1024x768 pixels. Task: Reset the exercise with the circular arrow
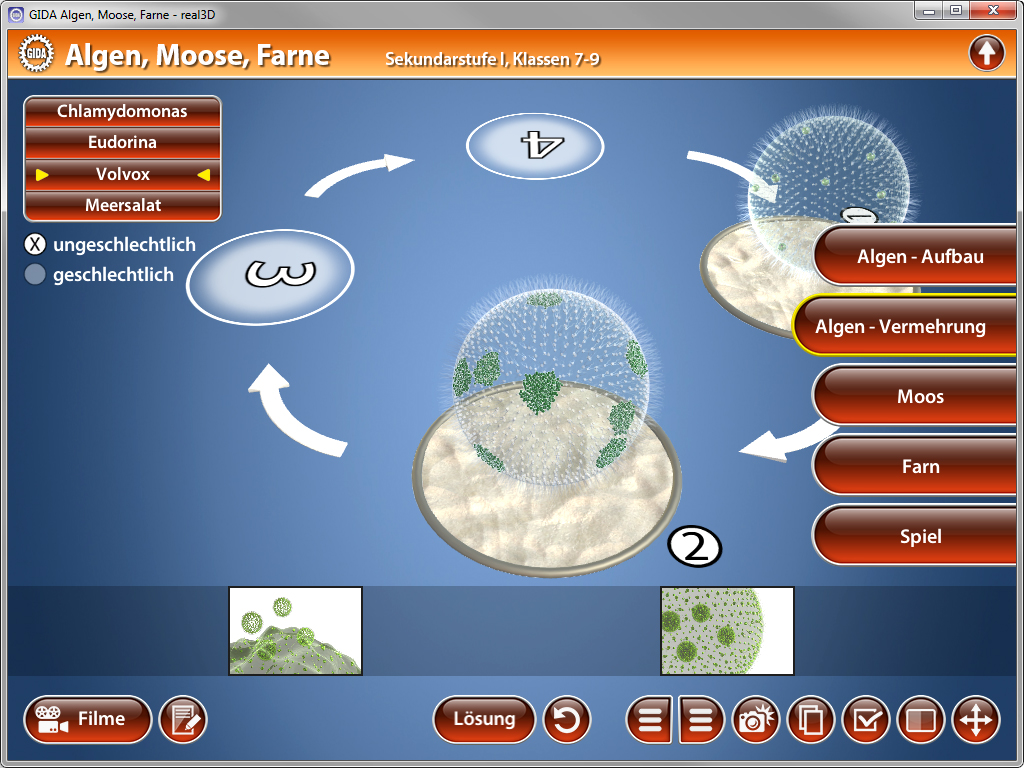click(x=567, y=720)
